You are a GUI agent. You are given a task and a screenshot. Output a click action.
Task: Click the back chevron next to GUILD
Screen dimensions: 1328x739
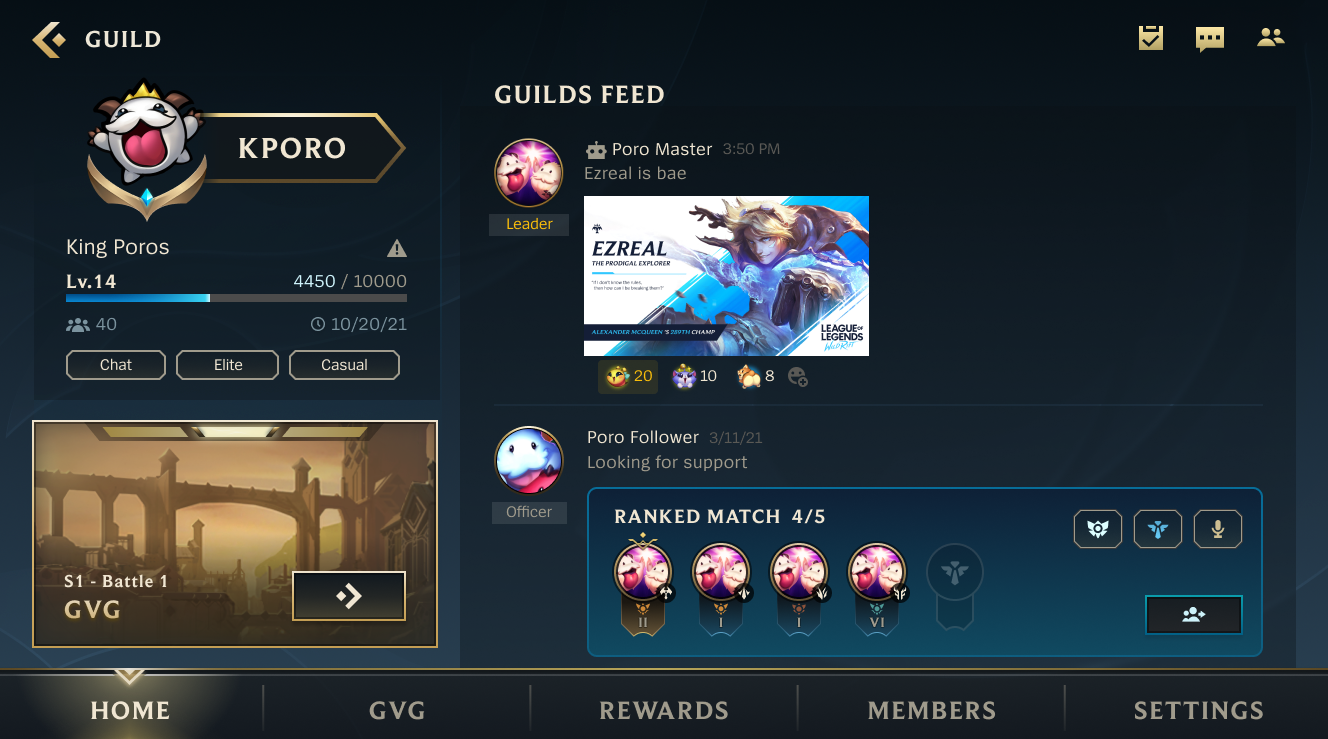pyautogui.click(x=47, y=38)
